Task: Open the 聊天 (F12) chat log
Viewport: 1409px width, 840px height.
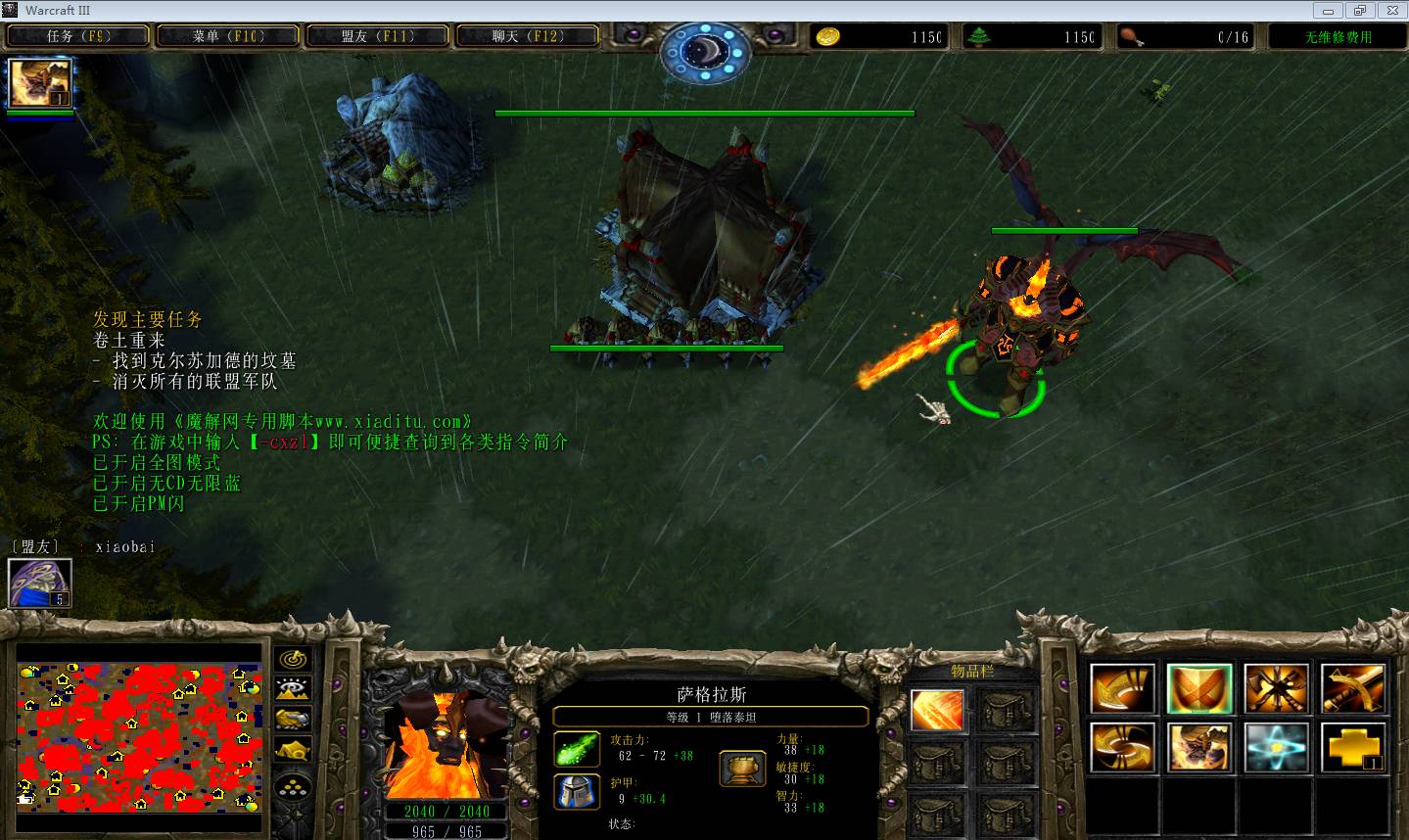Action: click(x=528, y=37)
